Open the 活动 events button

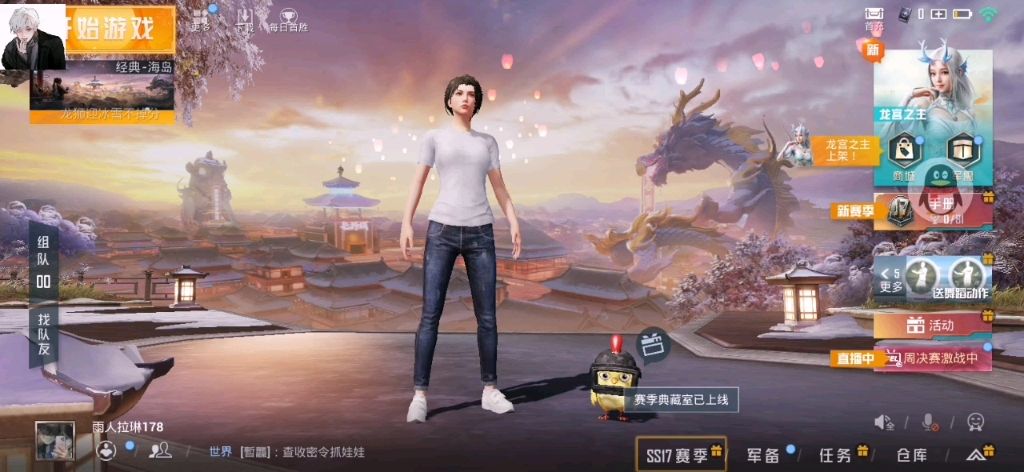coord(932,325)
